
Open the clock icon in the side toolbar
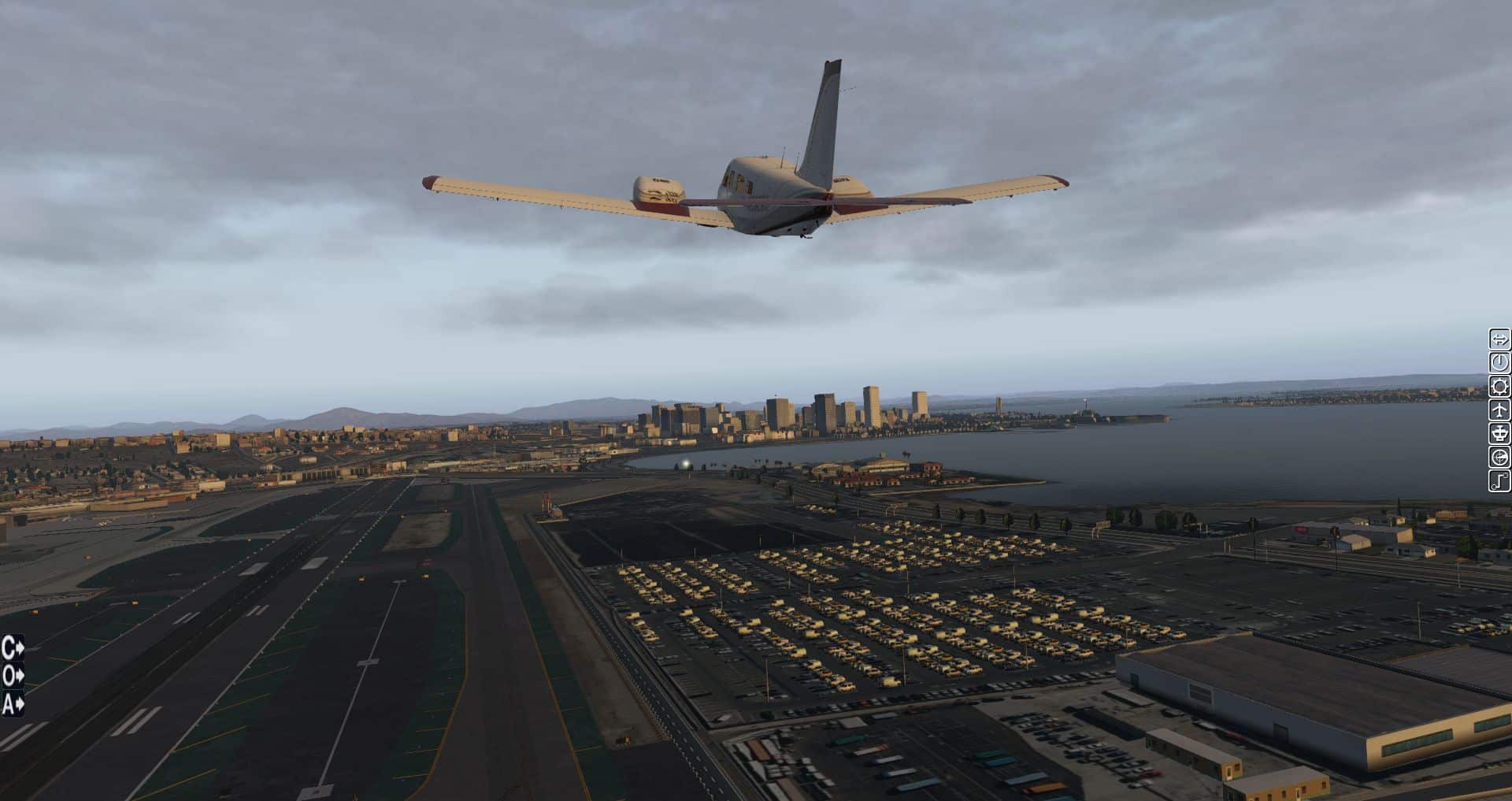point(1499,362)
